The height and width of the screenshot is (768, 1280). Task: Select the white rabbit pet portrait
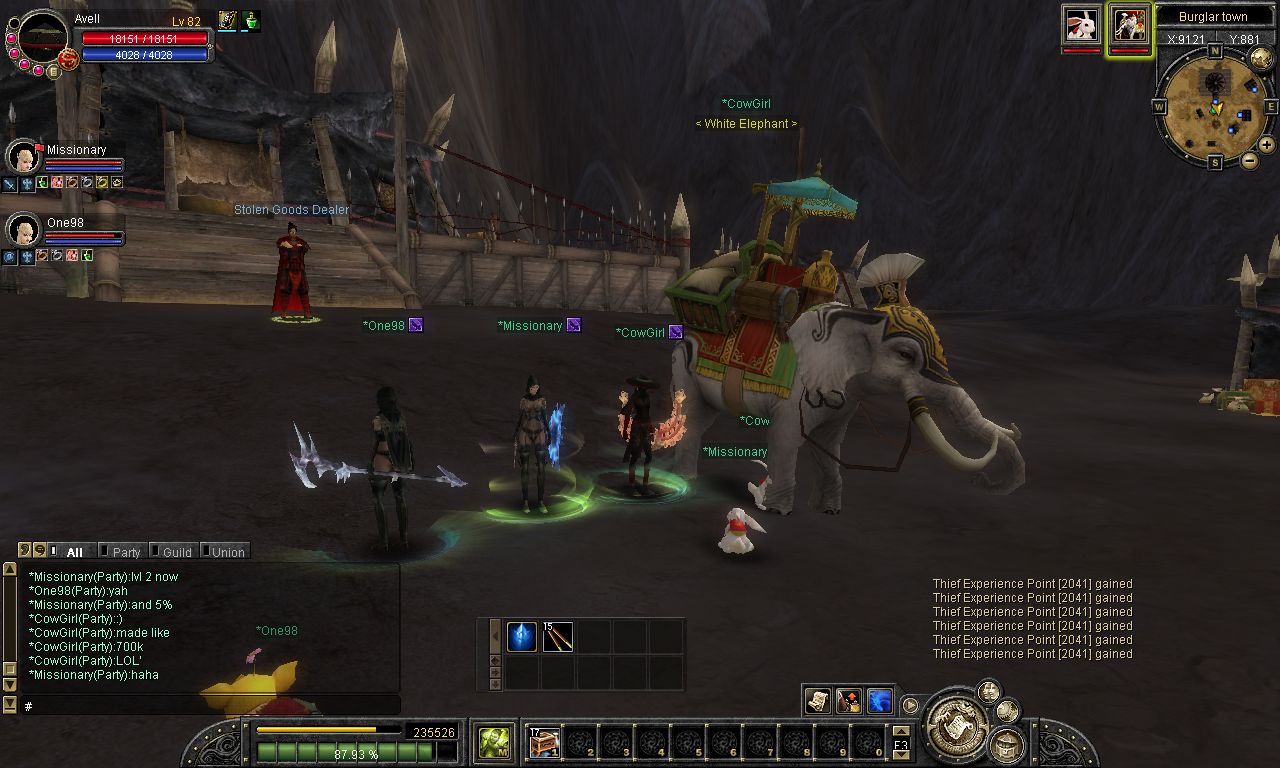pyautogui.click(x=1081, y=24)
